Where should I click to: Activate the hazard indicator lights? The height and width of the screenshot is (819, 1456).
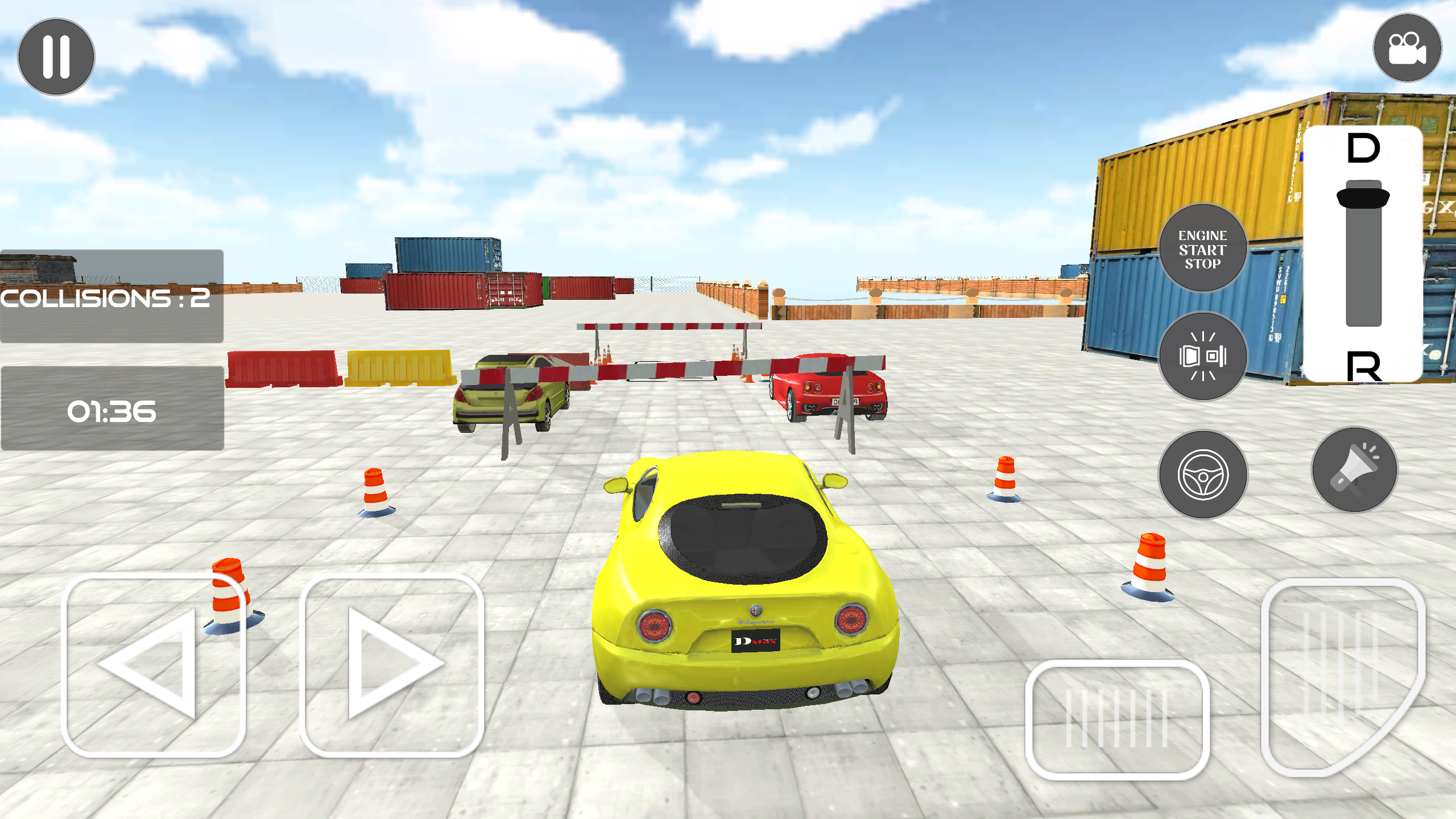click(1203, 357)
